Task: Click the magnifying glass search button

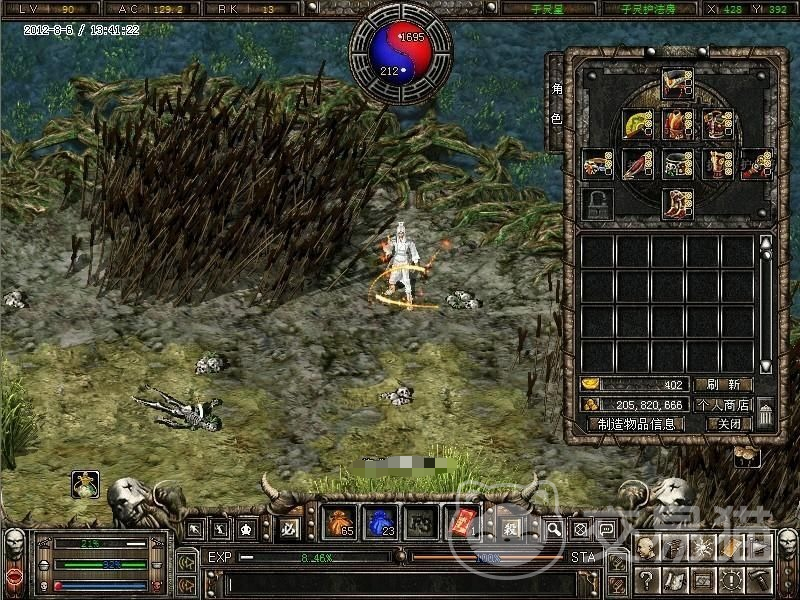Action: (553, 528)
